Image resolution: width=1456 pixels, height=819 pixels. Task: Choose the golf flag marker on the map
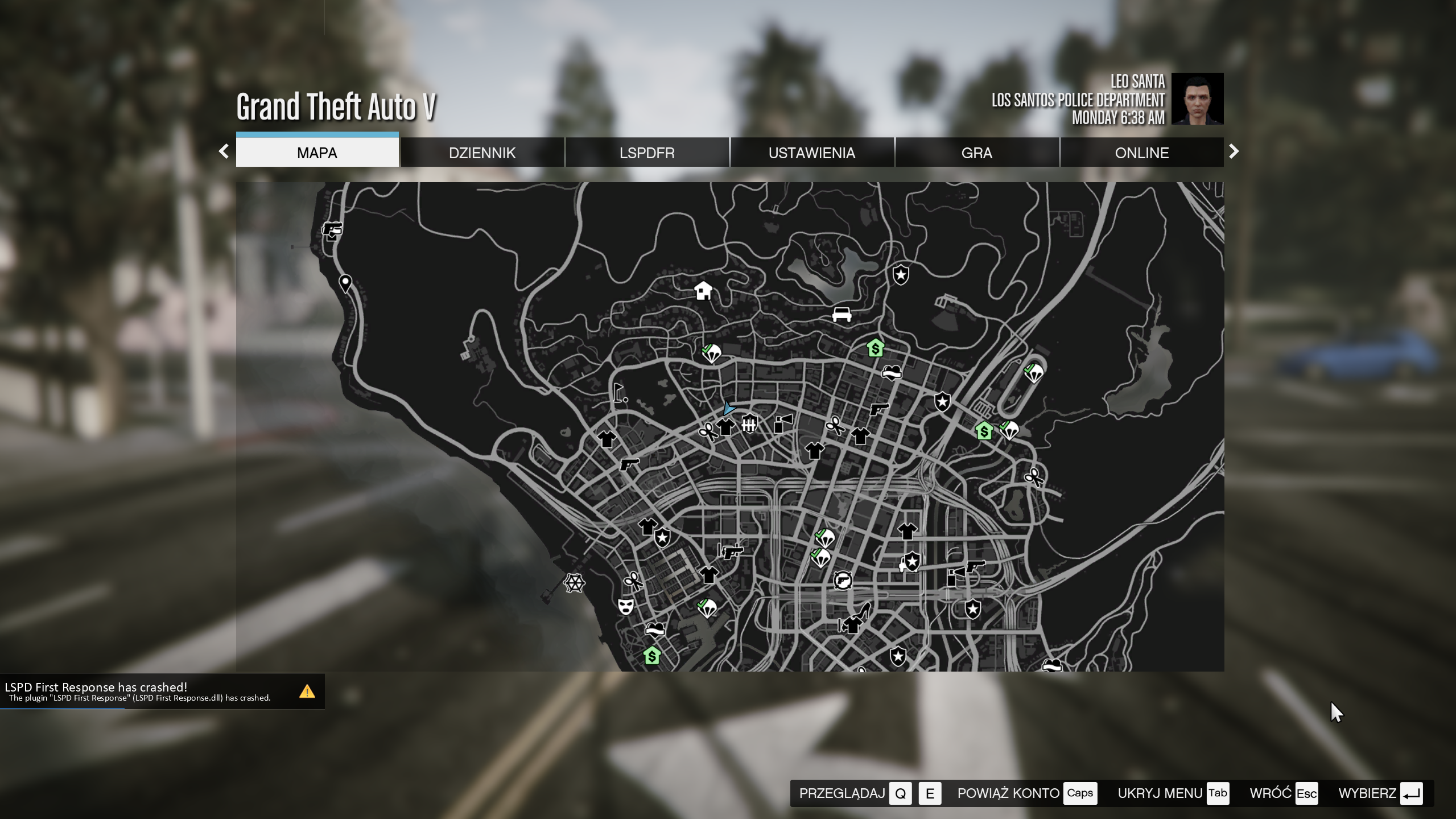point(619,392)
